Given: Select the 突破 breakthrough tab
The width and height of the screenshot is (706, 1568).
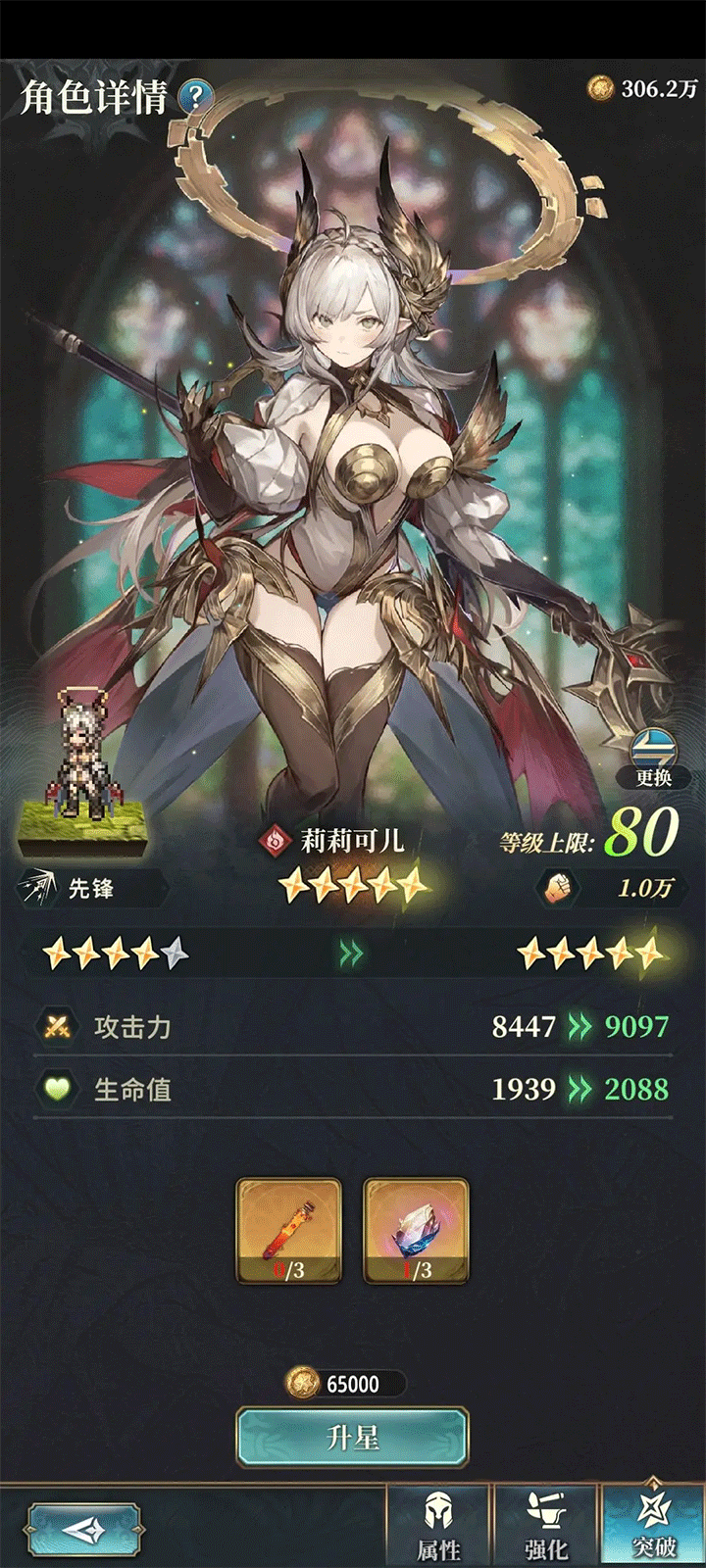Looking at the screenshot, I should pyautogui.click(x=653, y=1527).
